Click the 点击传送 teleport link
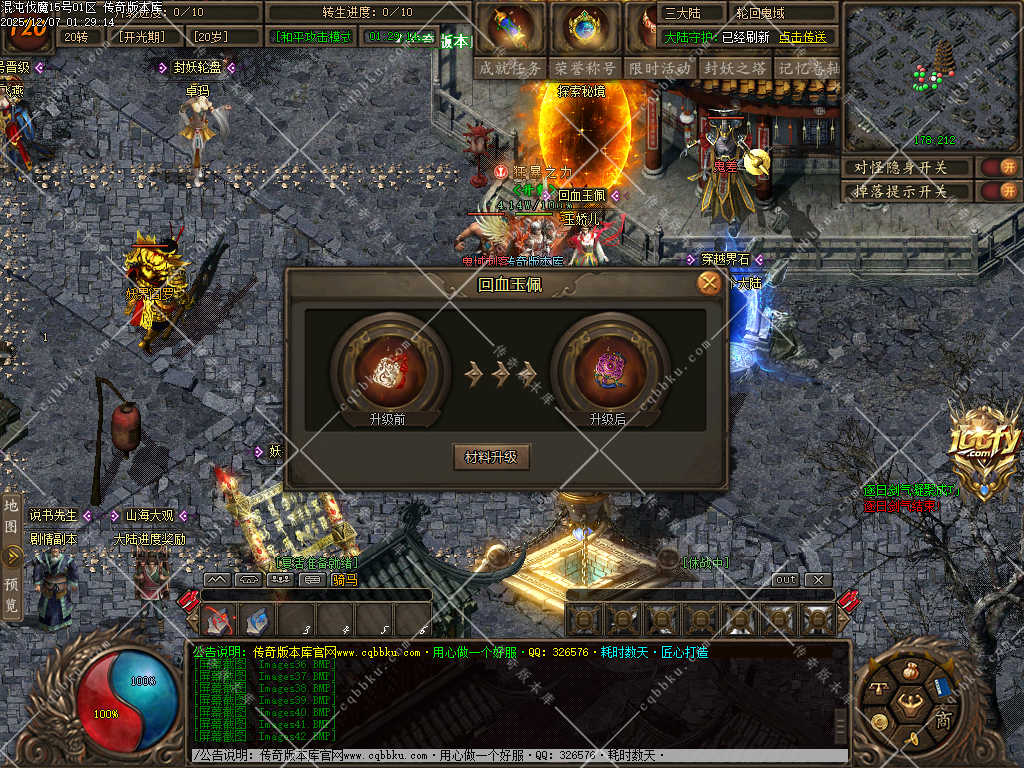The image size is (1024, 768). click(x=803, y=37)
